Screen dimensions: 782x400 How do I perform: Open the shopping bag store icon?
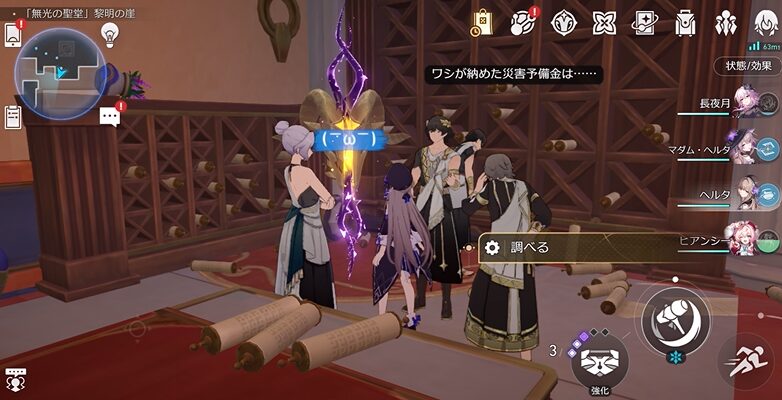click(483, 22)
